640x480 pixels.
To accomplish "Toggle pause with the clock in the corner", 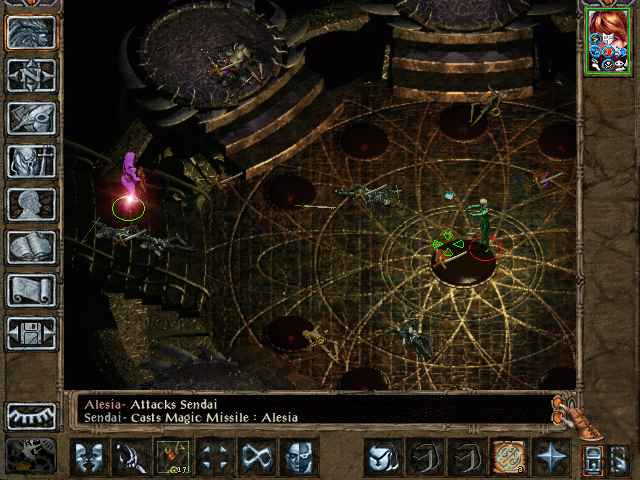I will click(x=31, y=456).
